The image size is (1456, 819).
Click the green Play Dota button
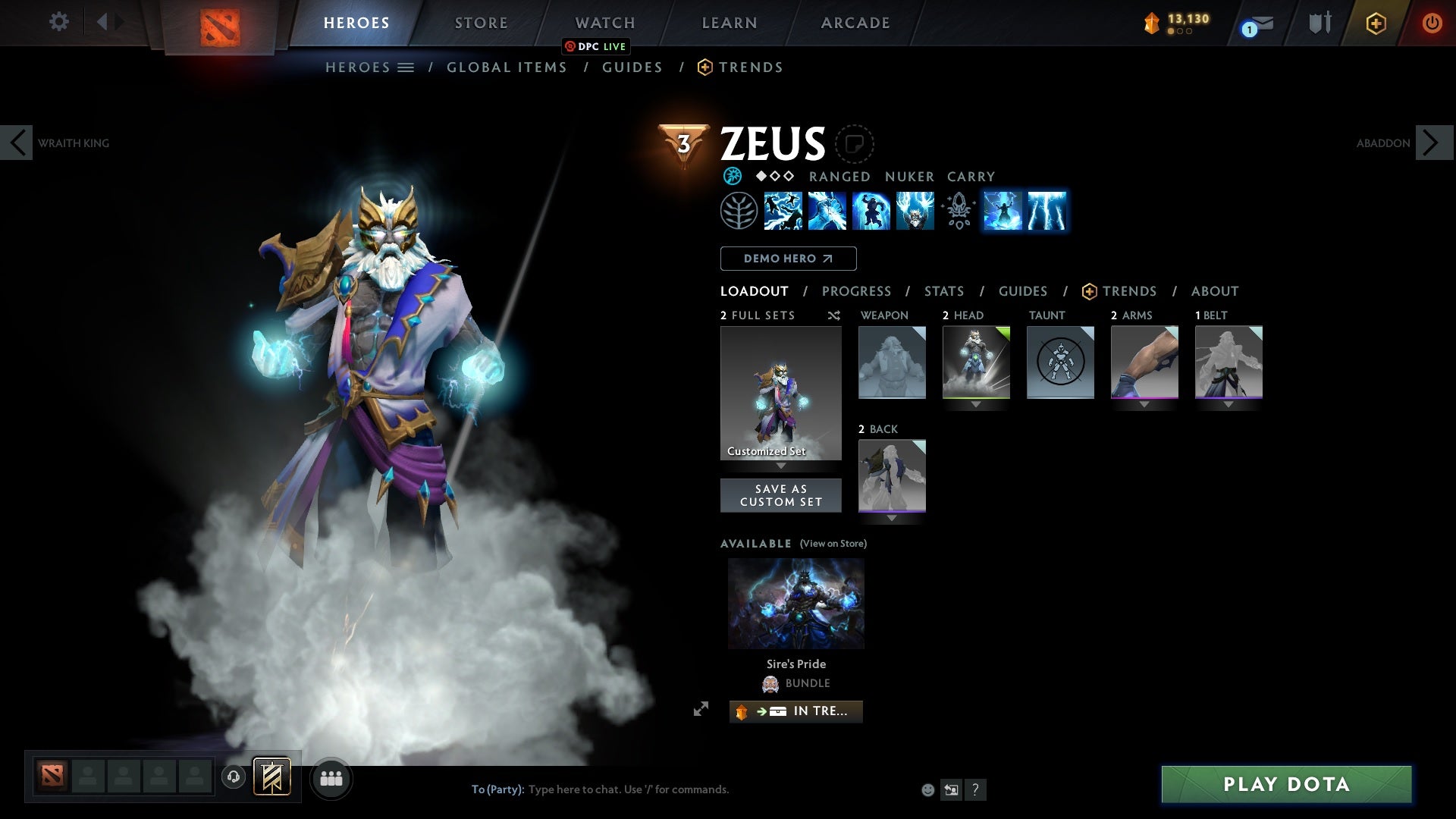coord(1286,784)
